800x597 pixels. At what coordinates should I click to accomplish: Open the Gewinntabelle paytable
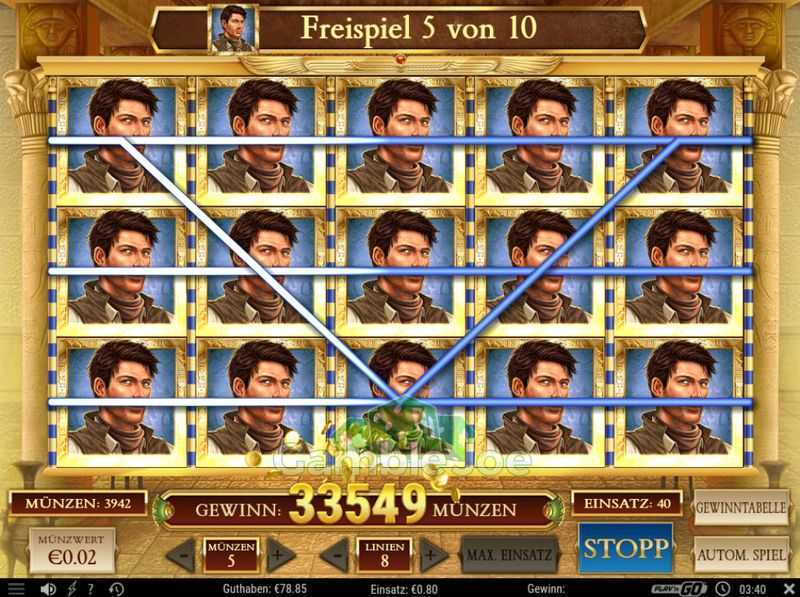(x=741, y=507)
